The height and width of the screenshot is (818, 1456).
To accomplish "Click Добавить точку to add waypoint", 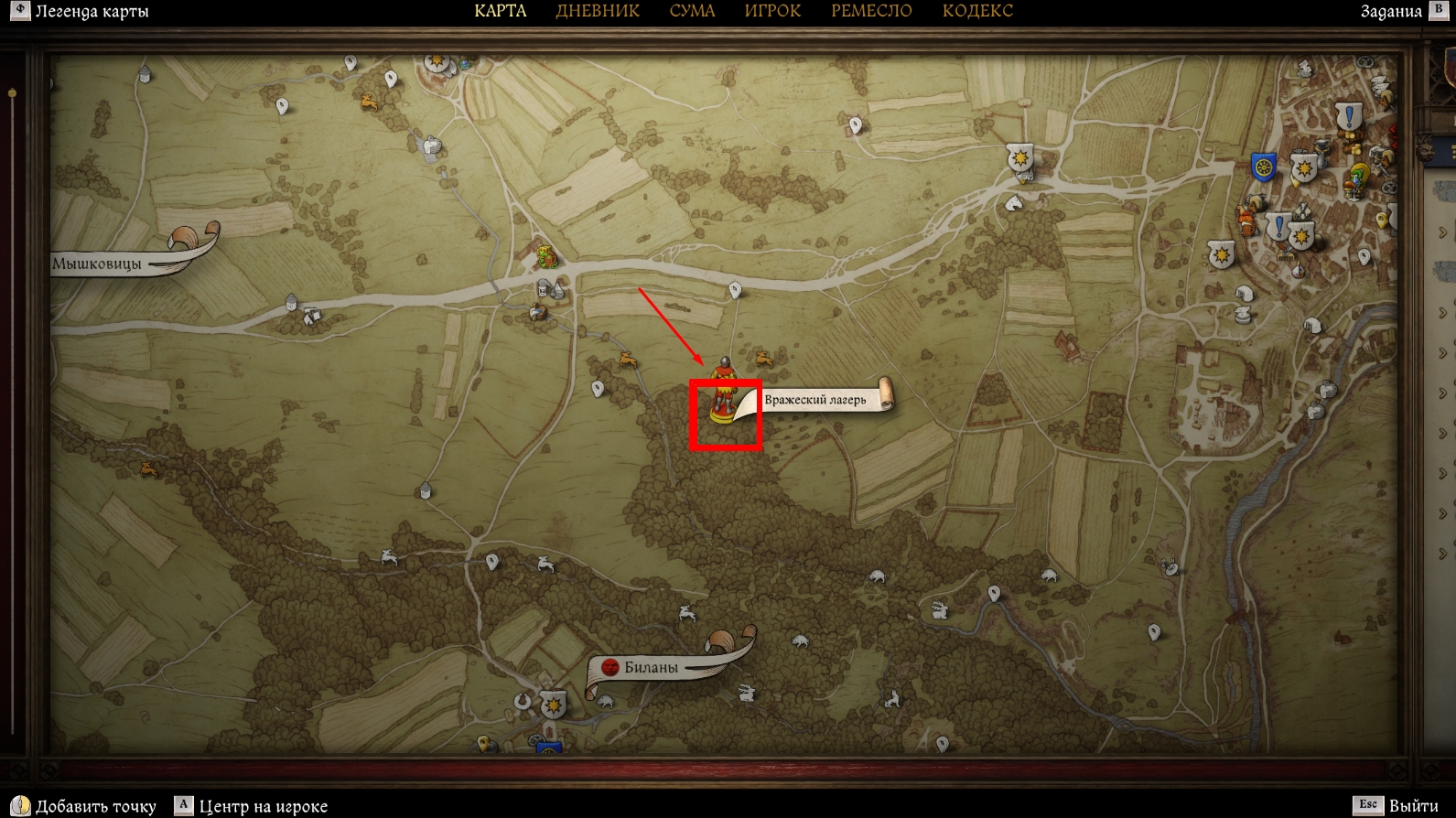I will (95, 806).
